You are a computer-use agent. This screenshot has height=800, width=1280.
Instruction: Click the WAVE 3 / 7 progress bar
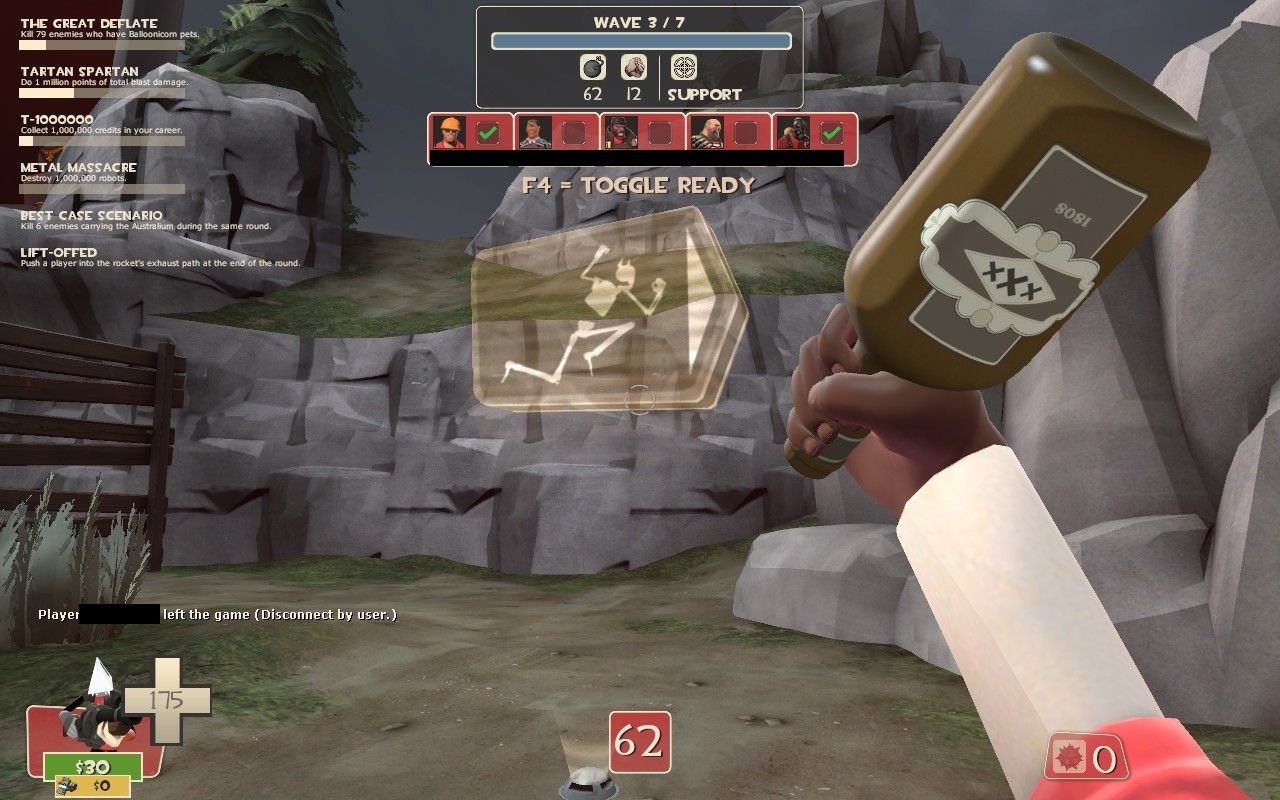point(640,40)
